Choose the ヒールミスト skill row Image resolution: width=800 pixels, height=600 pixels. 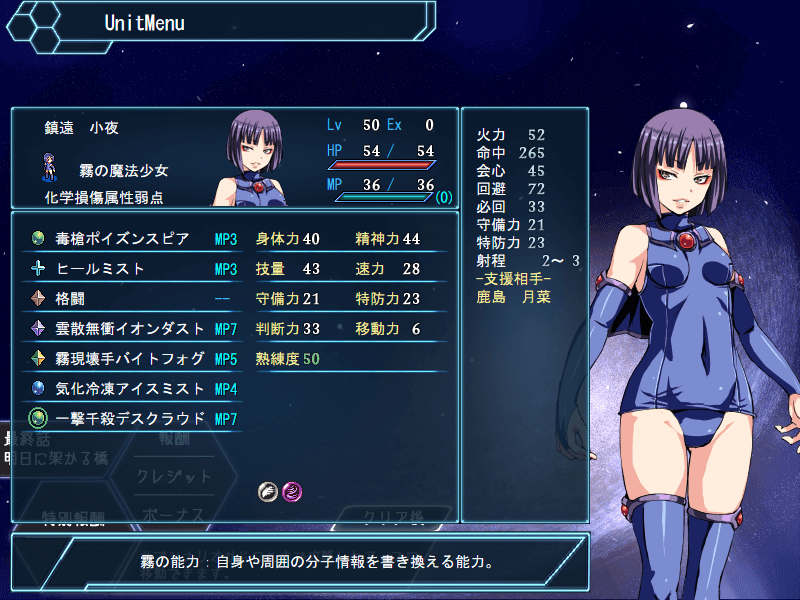(125, 269)
